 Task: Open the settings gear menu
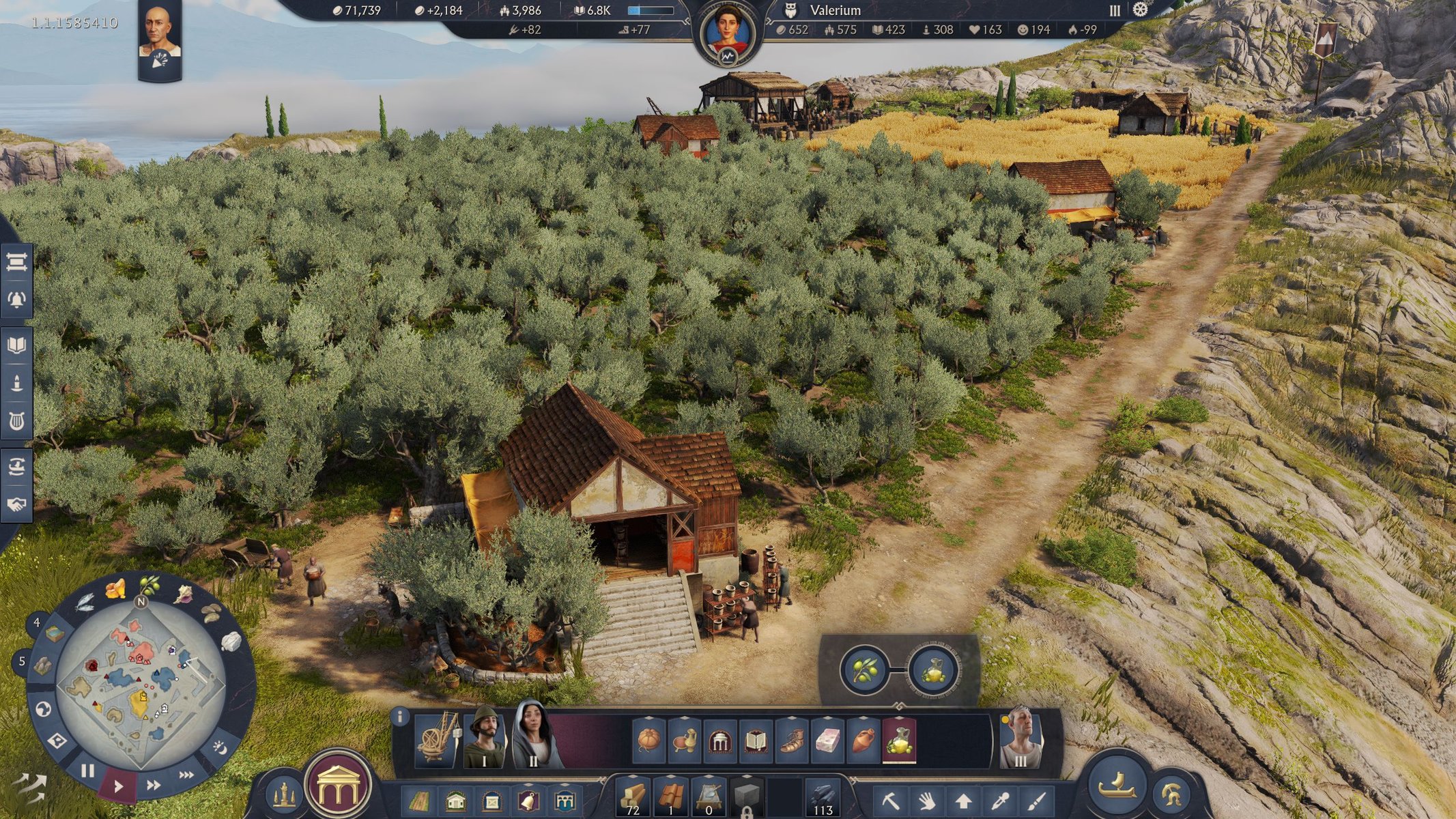(1140, 10)
